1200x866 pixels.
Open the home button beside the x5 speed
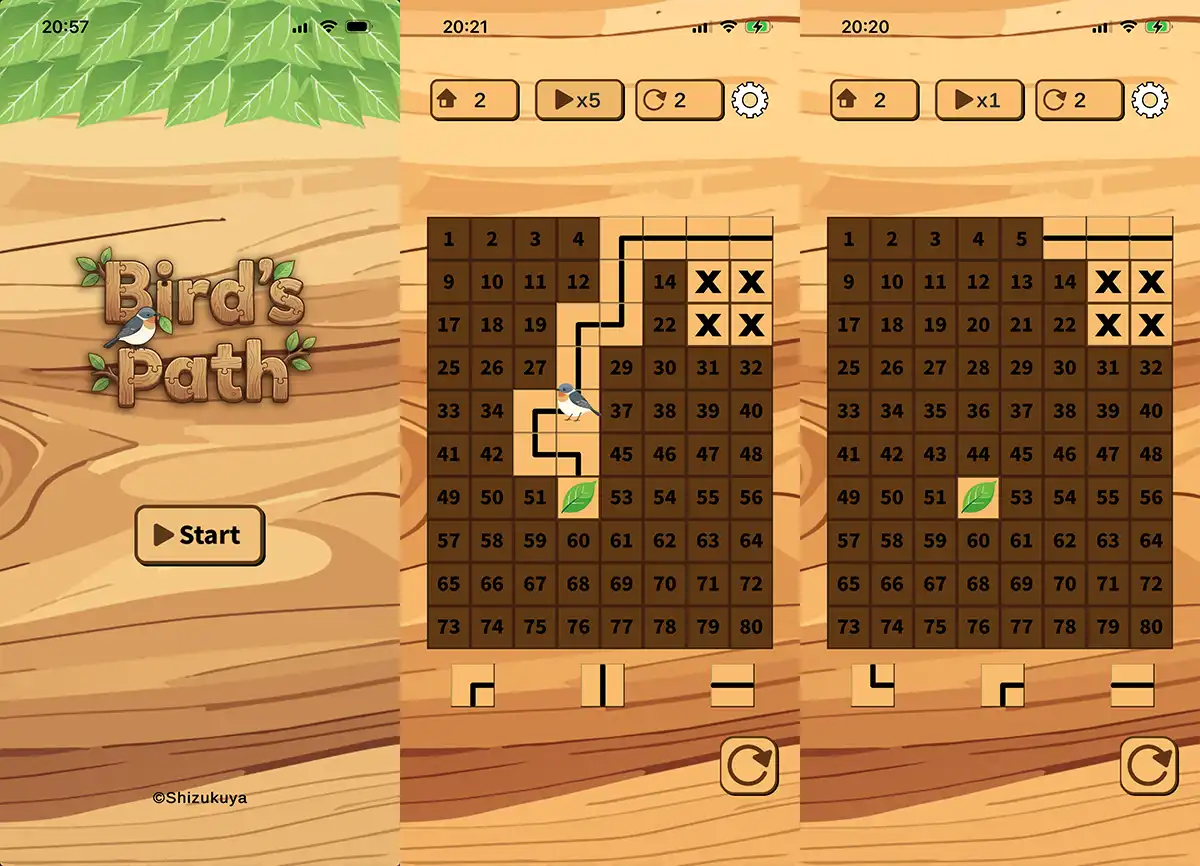(474, 100)
